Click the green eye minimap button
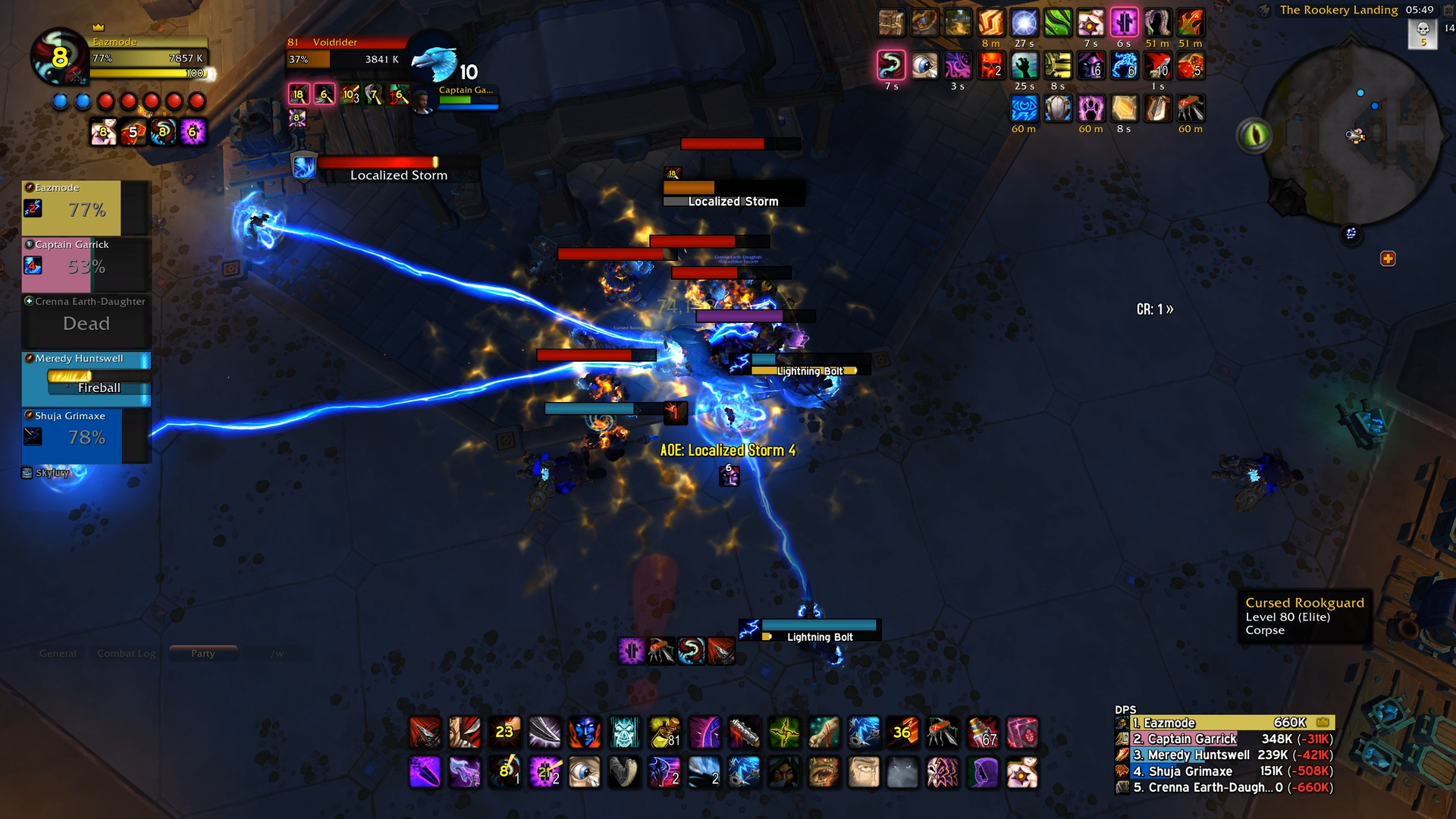The height and width of the screenshot is (819, 1456). (x=1254, y=136)
